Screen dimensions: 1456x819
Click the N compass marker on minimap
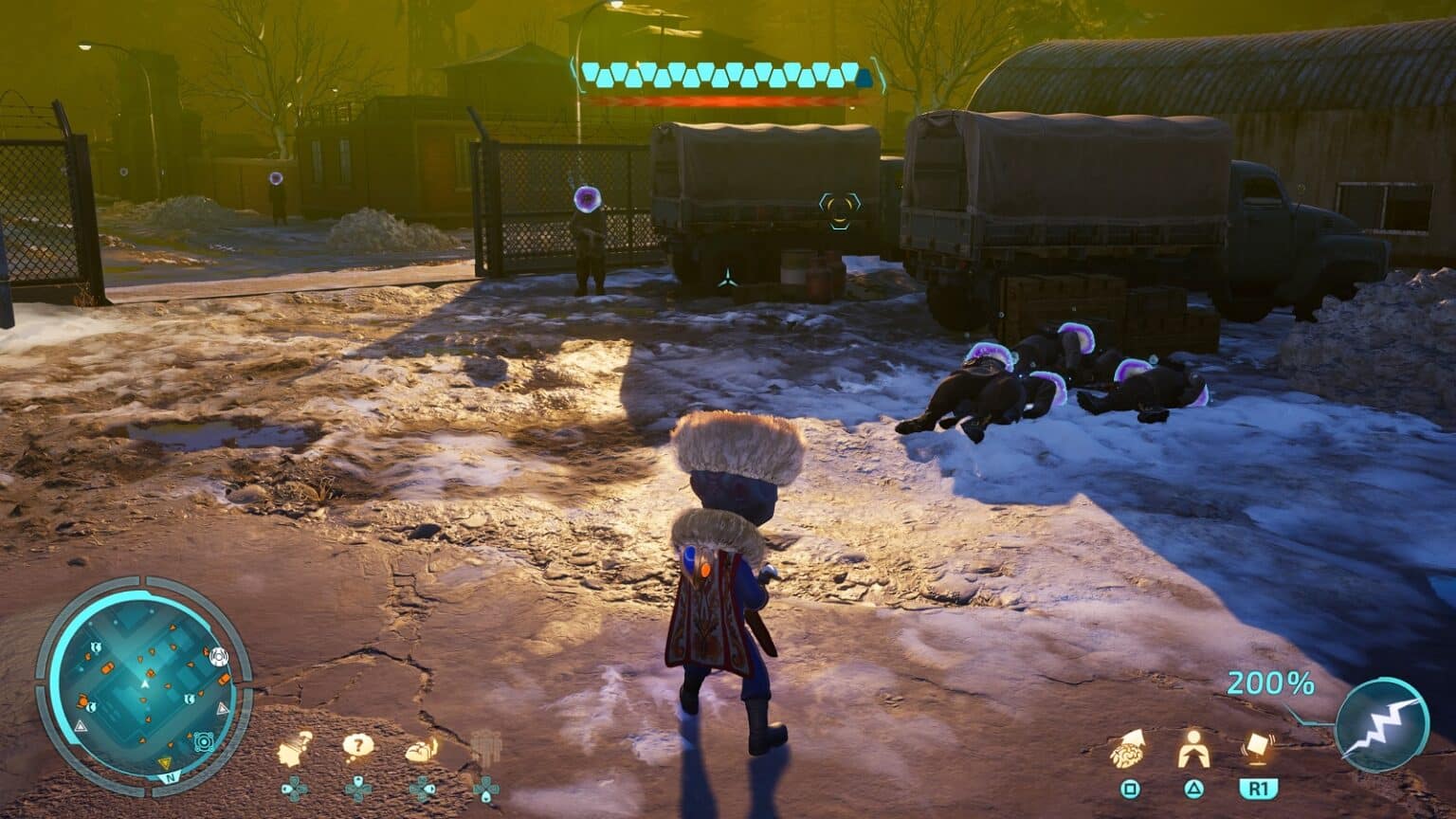pos(171,777)
